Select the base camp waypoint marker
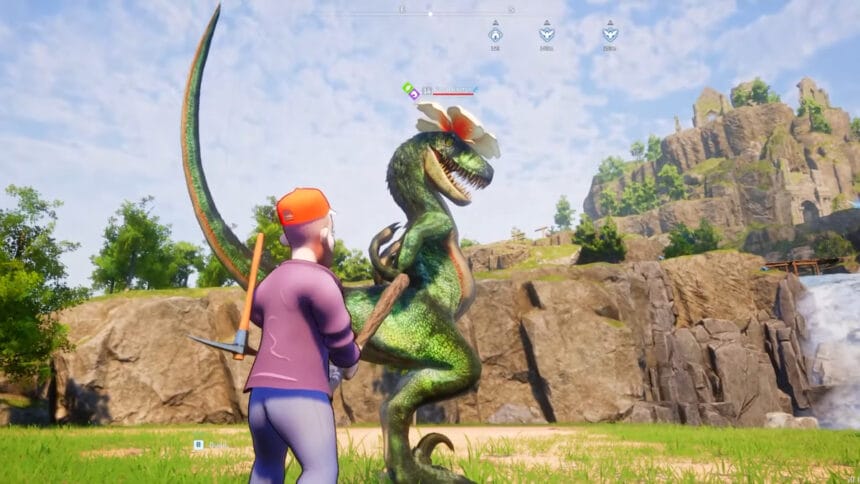Viewport: 860px width, 484px height. point(495,32)
